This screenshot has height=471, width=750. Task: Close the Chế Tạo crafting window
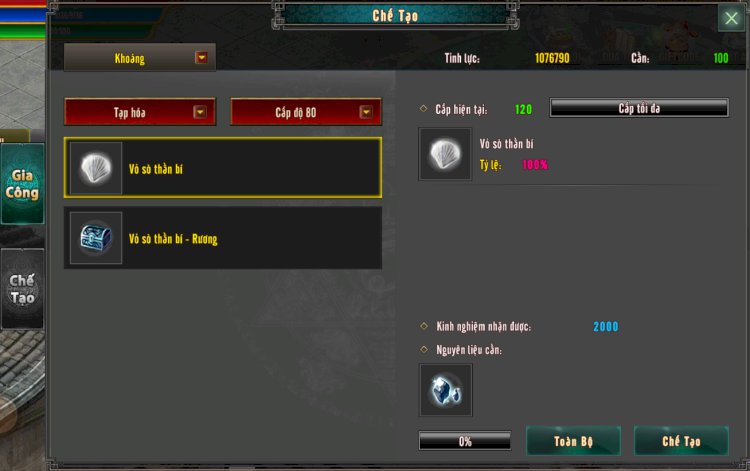pyautogui.click(x=731, y=18)
